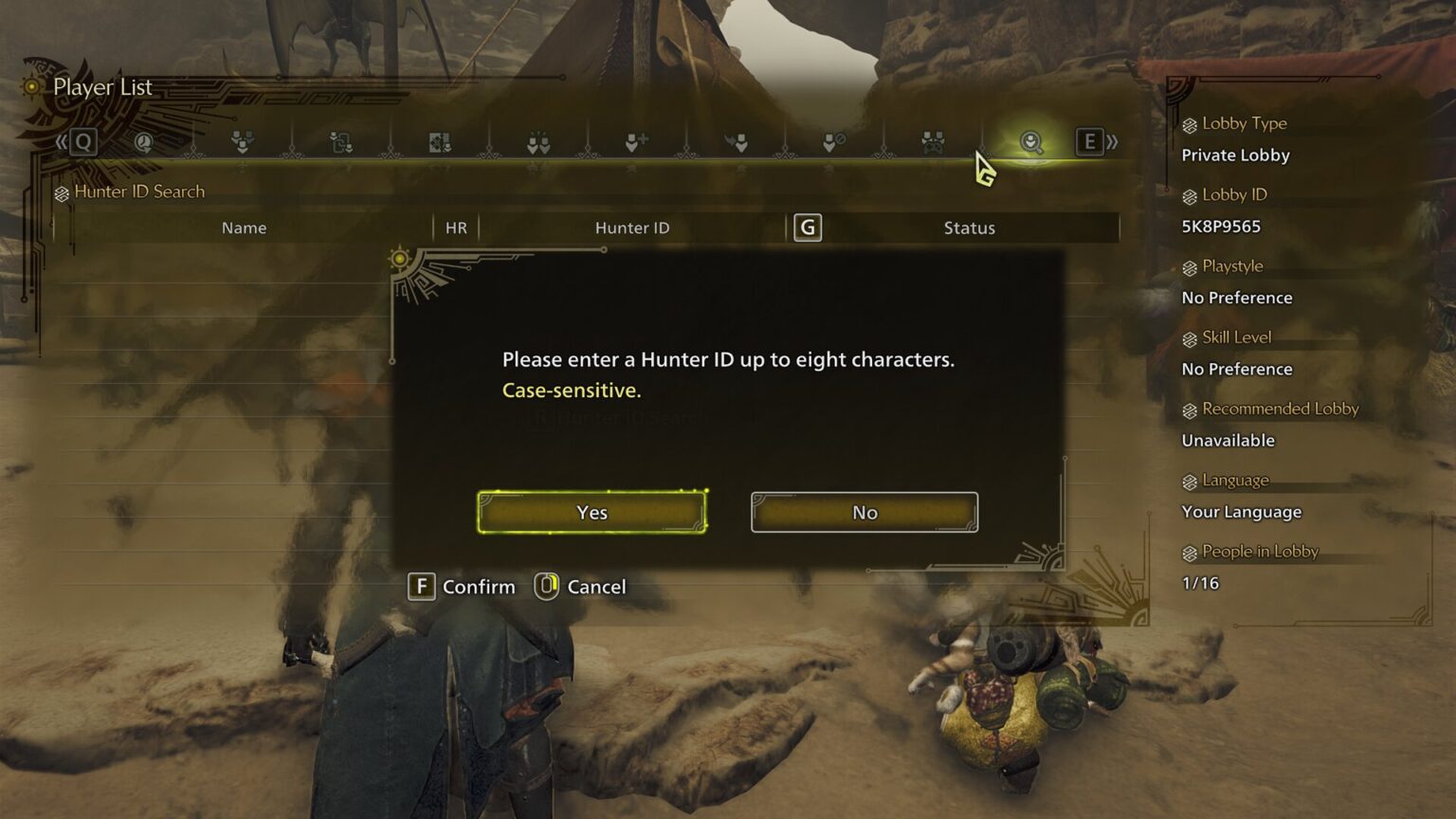1456x819 pixels.
Task: Click the Cancel prompt with controller button
Action: tap(580, 587)
